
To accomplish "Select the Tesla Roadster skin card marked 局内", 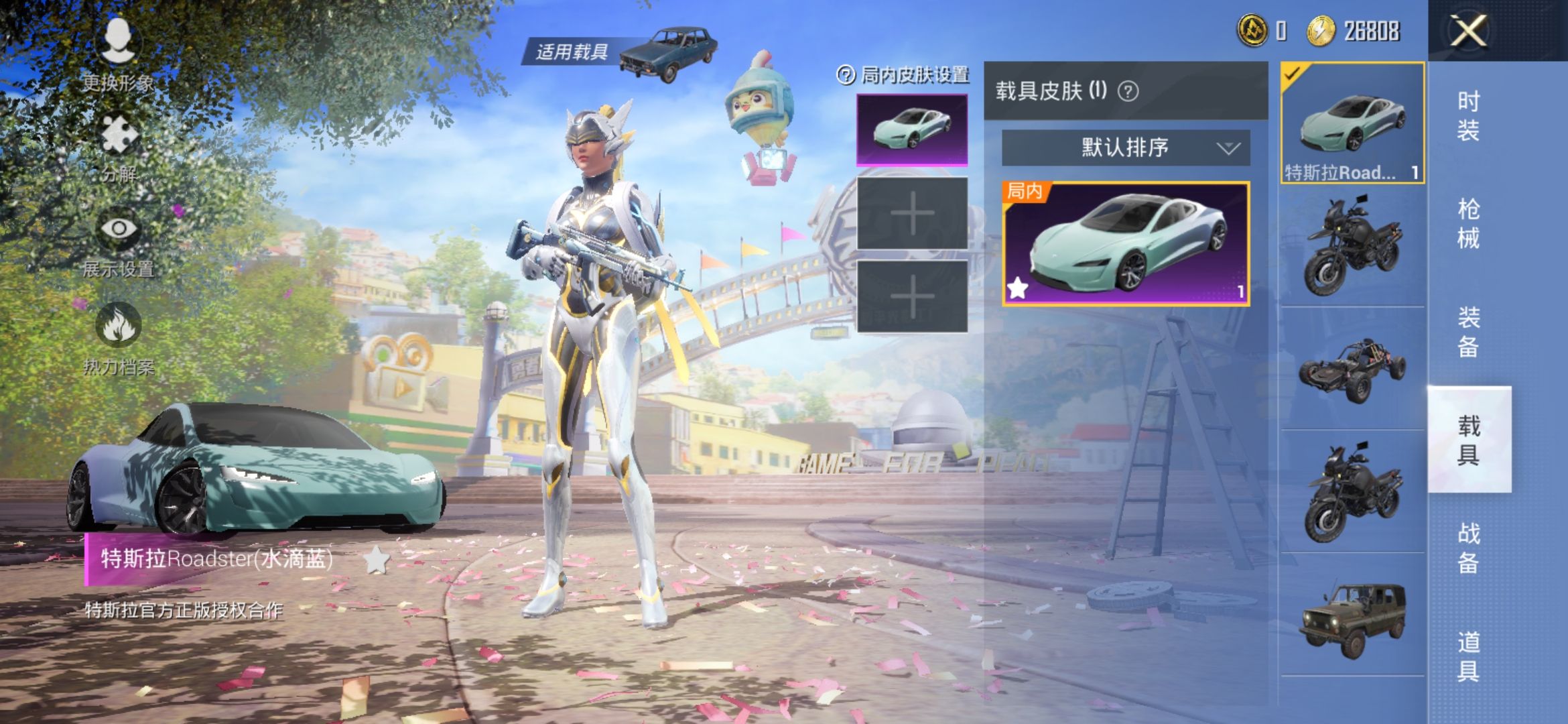I will pos(1126,244).
